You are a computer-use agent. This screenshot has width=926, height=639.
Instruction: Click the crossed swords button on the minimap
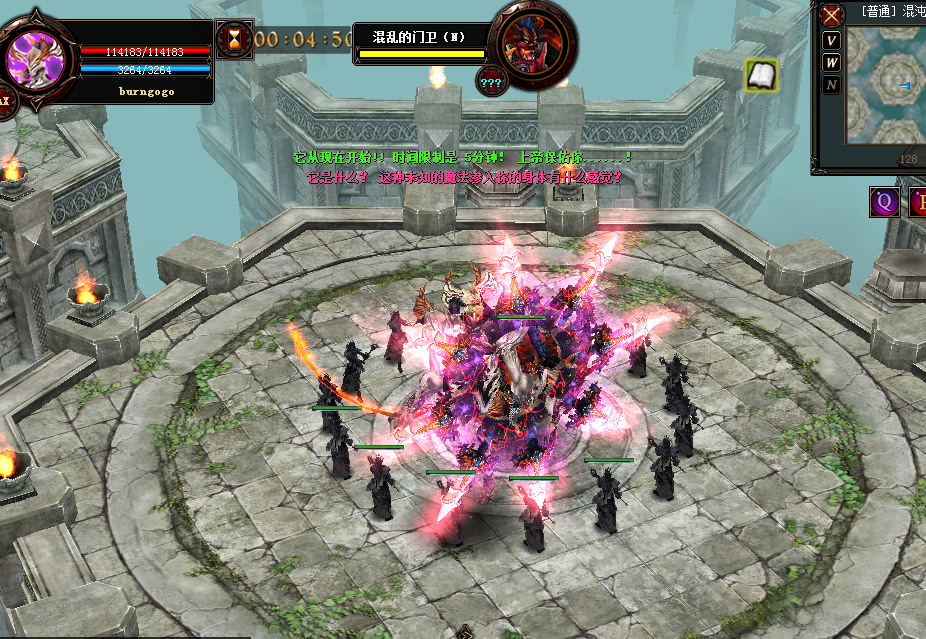click(832, 16)
